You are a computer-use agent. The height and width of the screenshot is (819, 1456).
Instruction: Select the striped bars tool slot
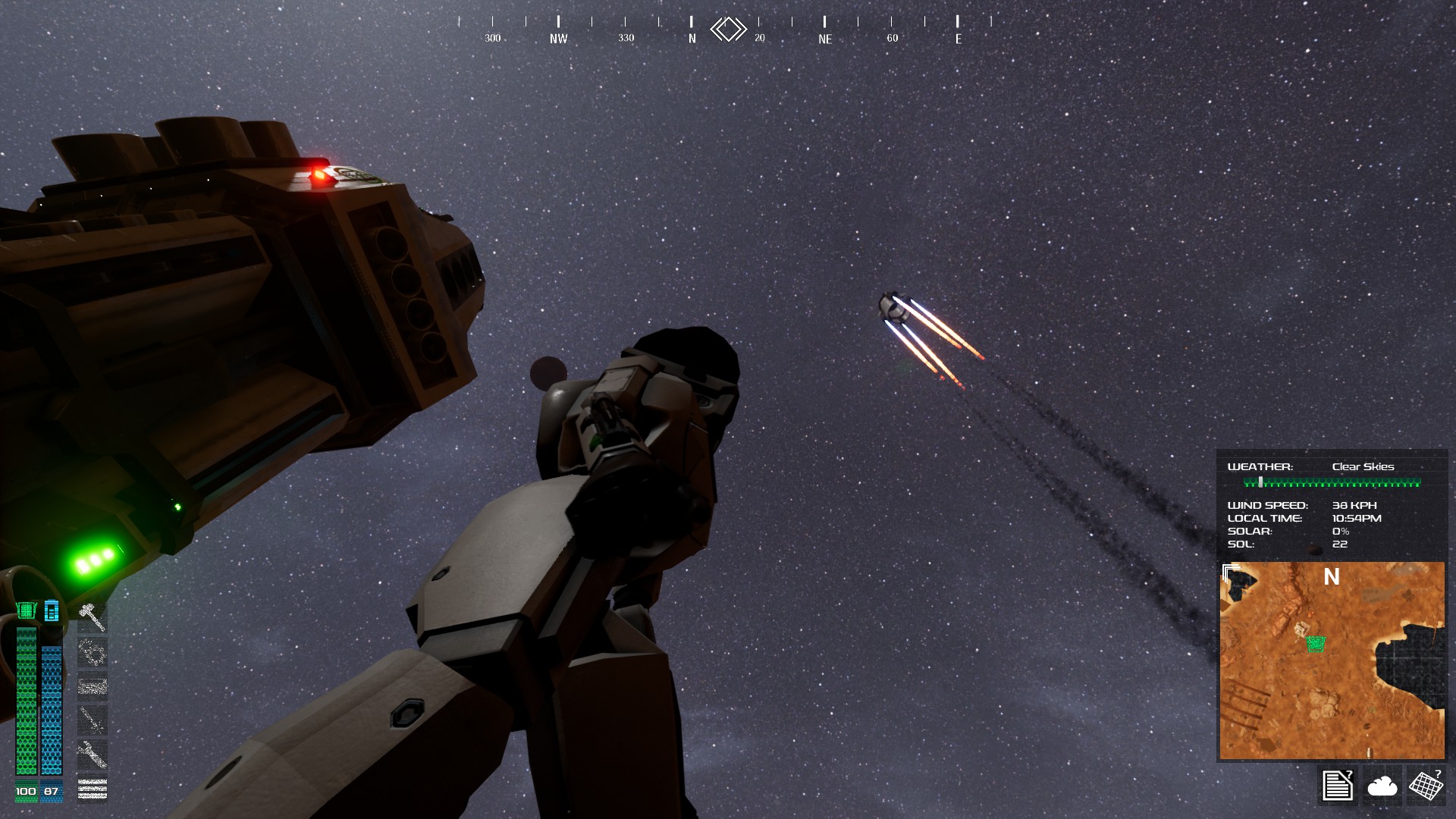pyautogui.click(x=92, y=789)
